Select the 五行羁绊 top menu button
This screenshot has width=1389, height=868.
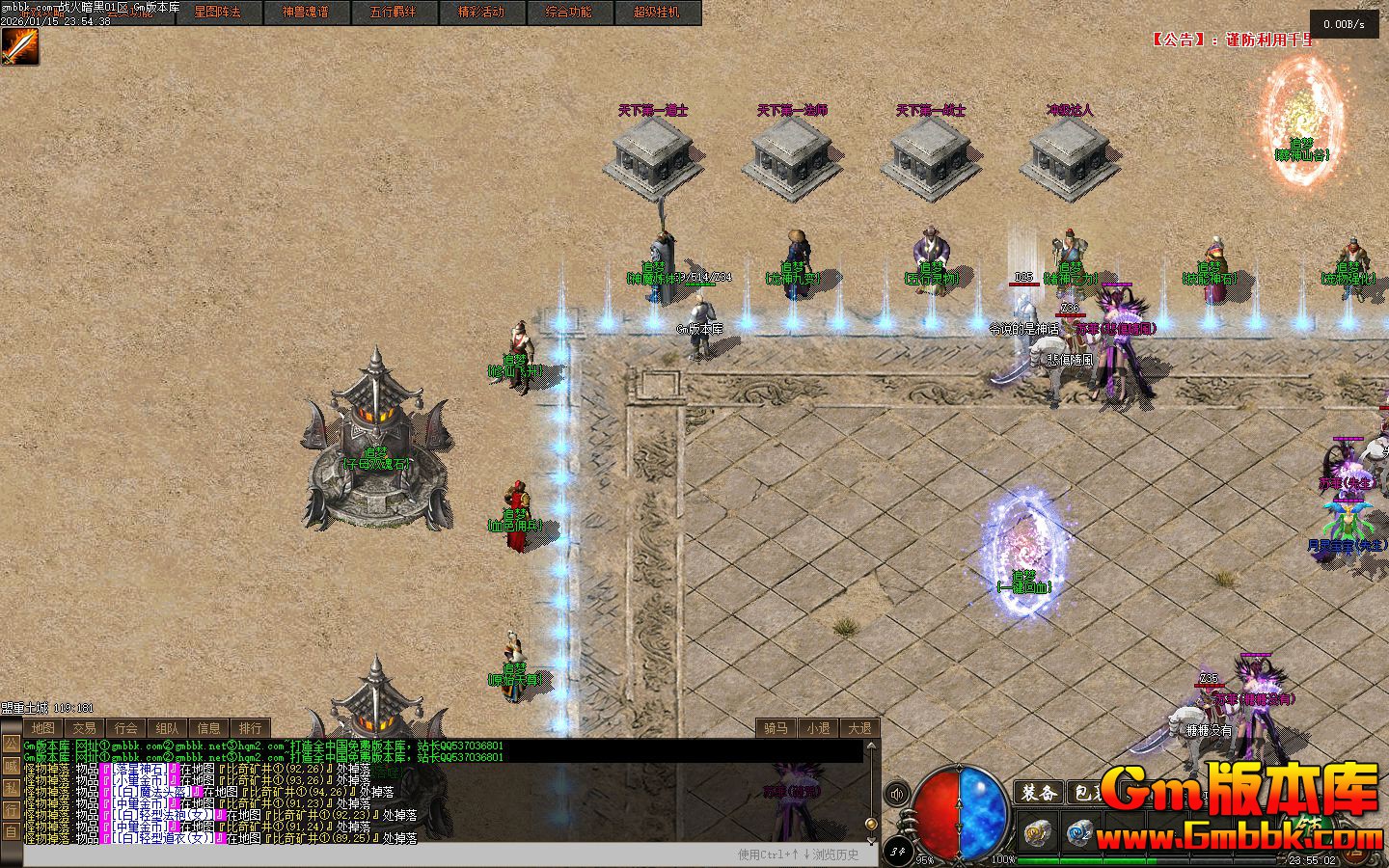(x=393, y=13)
